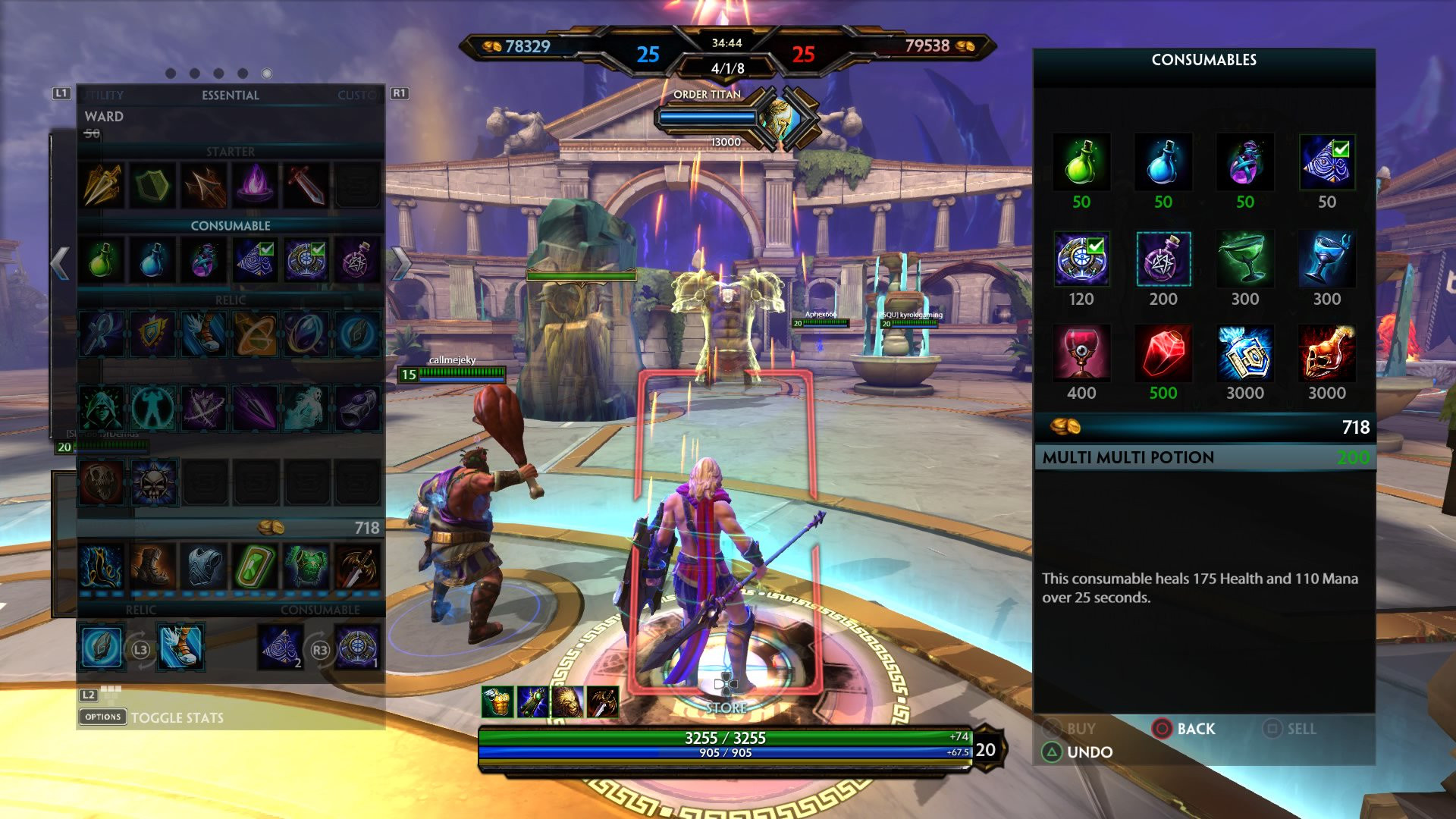This screenshot has height=819, width=1456.
Task: Select the green chalice costing 300
Action: coord(1244,259)
